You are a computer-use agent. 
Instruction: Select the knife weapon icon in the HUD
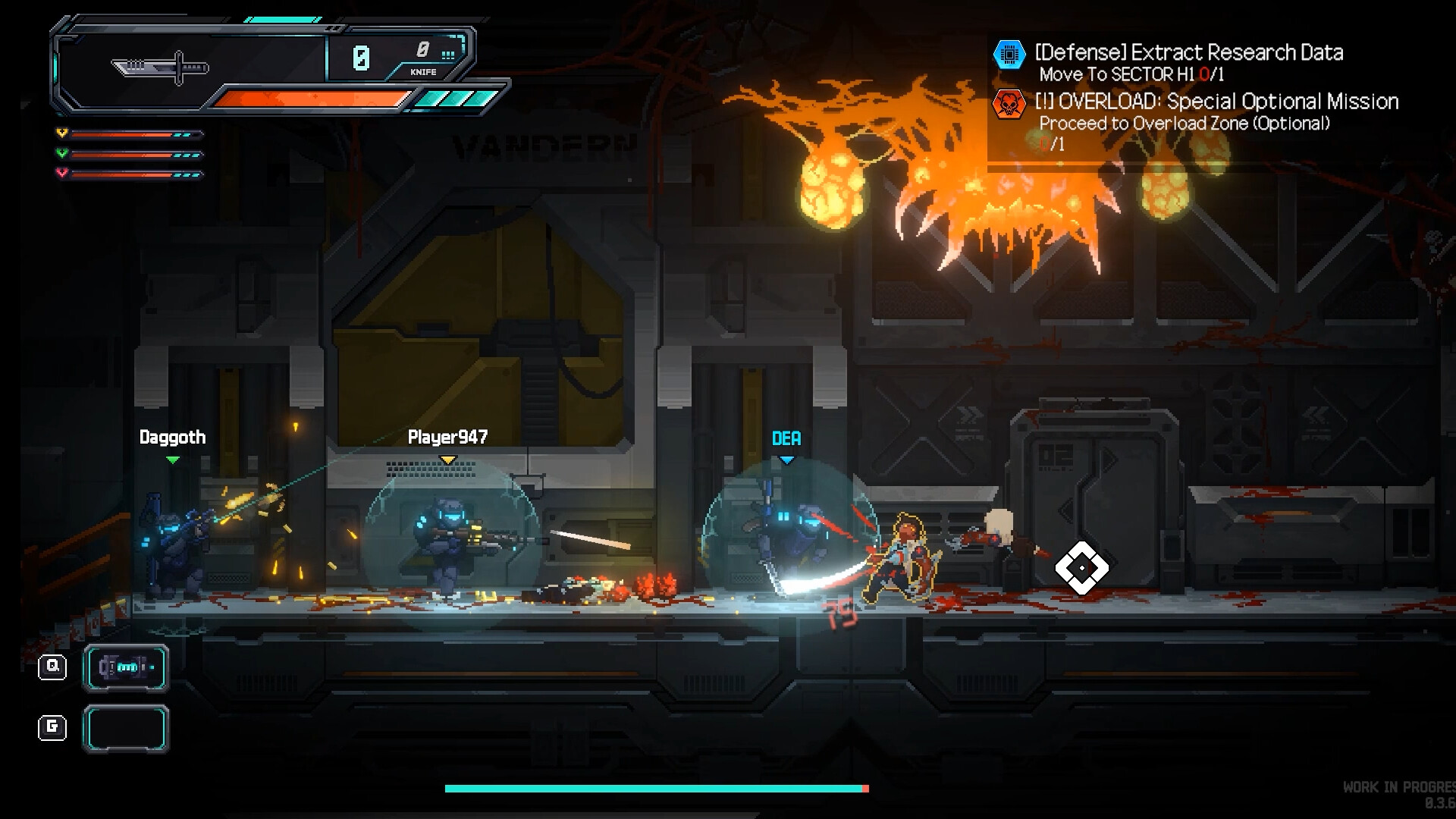(x=159, y=67)
